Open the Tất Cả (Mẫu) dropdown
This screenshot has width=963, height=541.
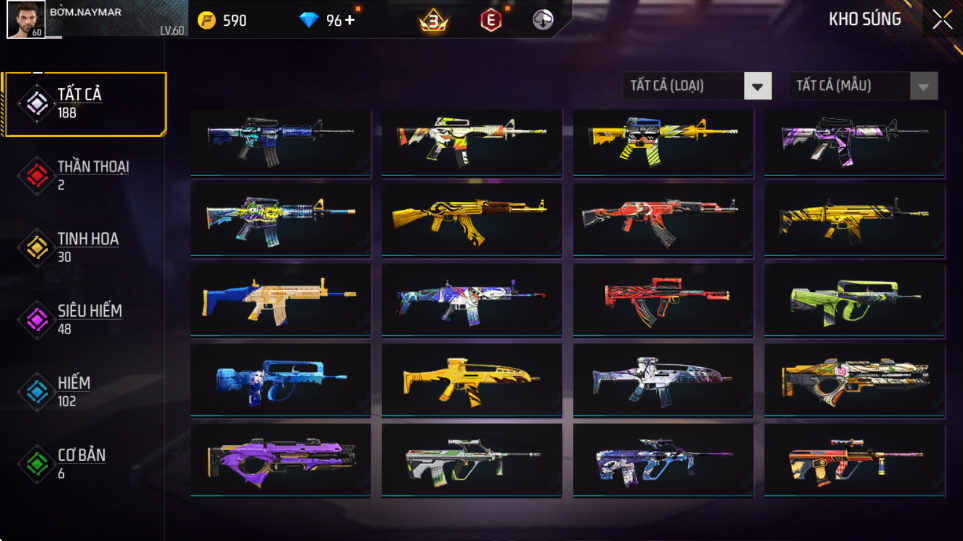tap(863, 86)
